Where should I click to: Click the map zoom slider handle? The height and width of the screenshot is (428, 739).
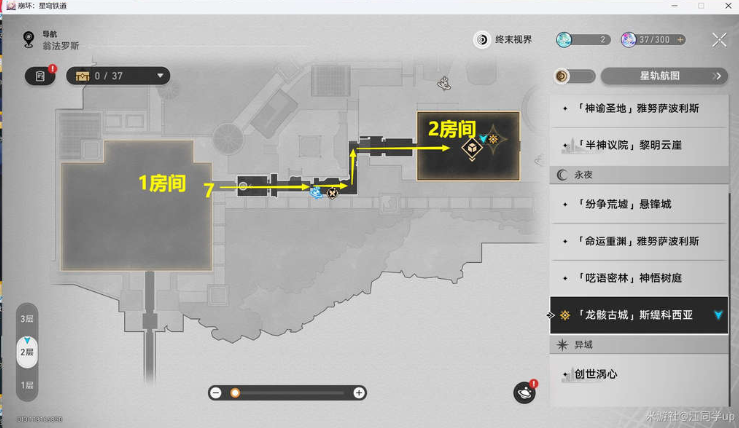coord(235,393)
